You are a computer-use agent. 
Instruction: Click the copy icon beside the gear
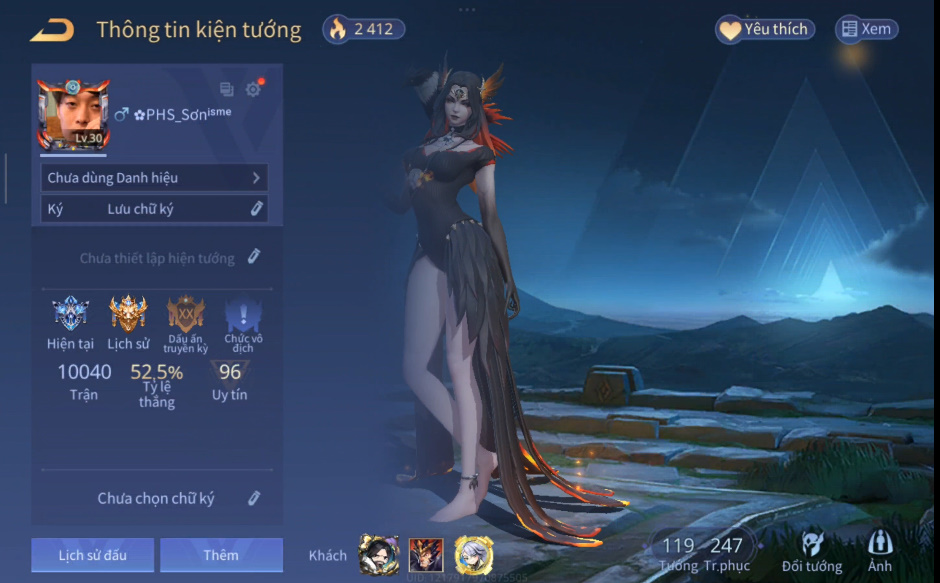coord(226,89)
